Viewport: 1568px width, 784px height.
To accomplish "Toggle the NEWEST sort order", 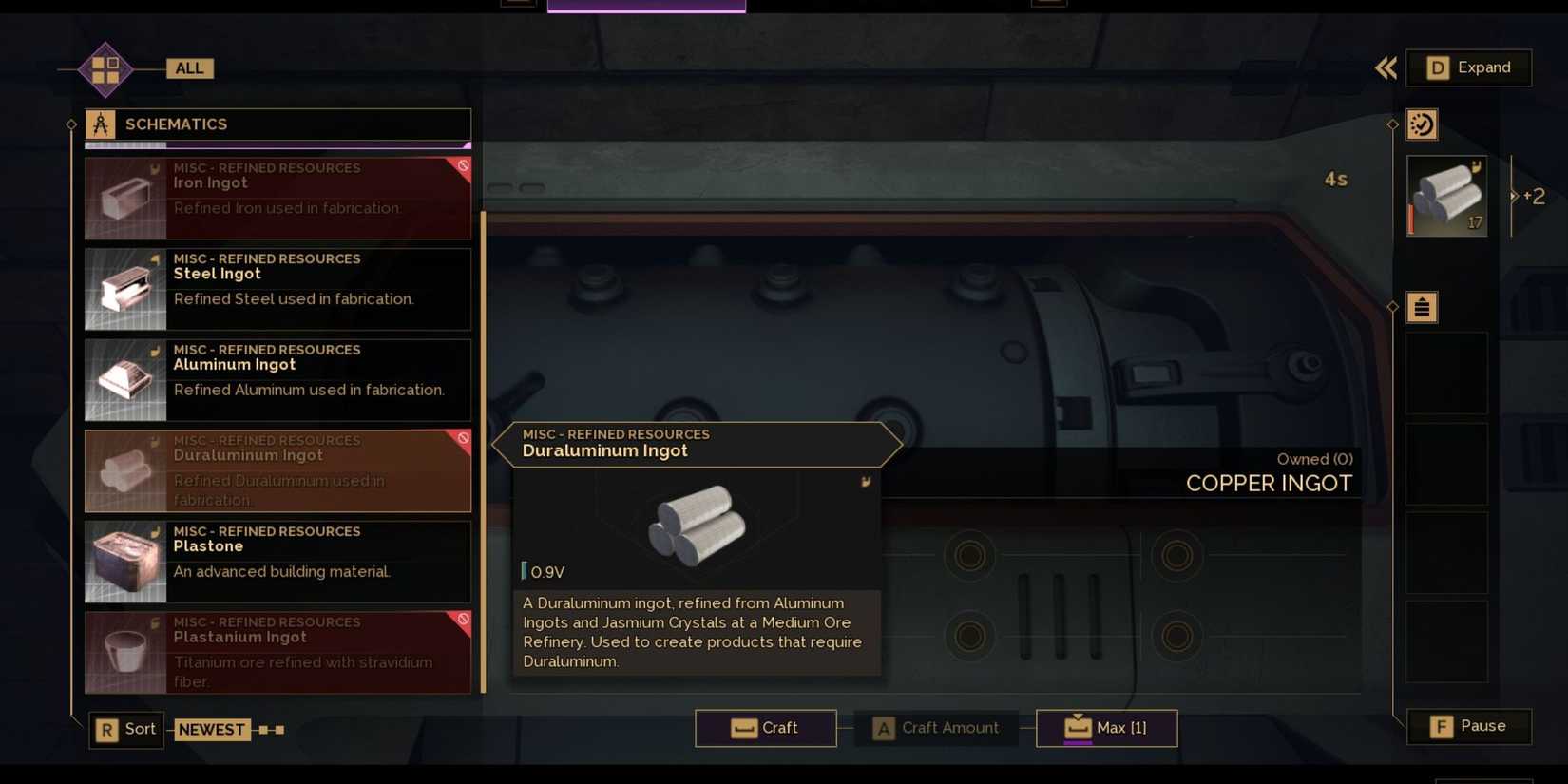I will [x=211, y=729].
